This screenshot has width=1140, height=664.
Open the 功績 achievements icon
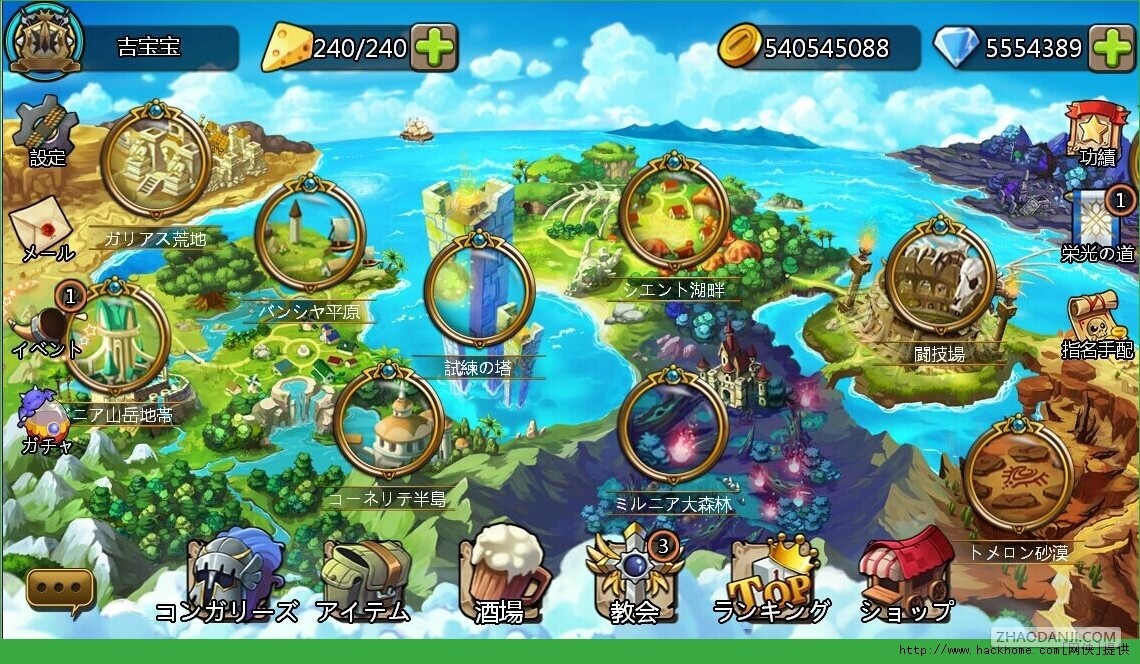(1096, 128)
